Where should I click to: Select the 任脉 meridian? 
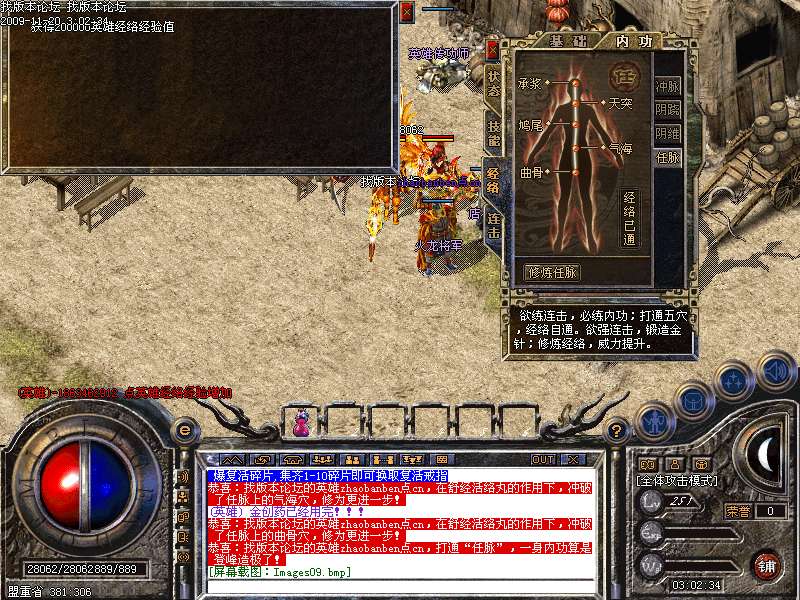(667, 157)
